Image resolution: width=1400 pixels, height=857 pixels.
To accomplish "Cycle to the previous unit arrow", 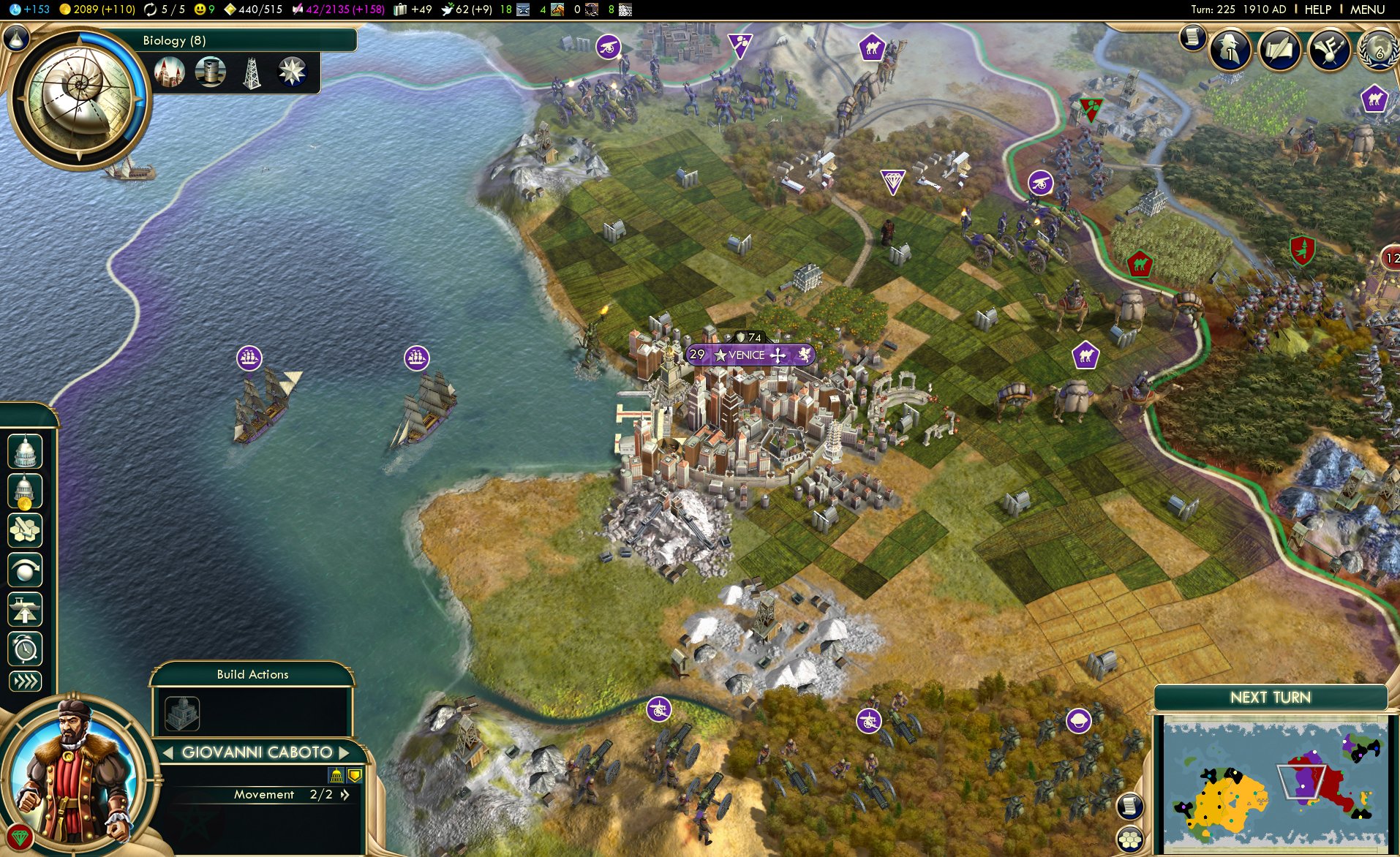I will click(168, 752).
